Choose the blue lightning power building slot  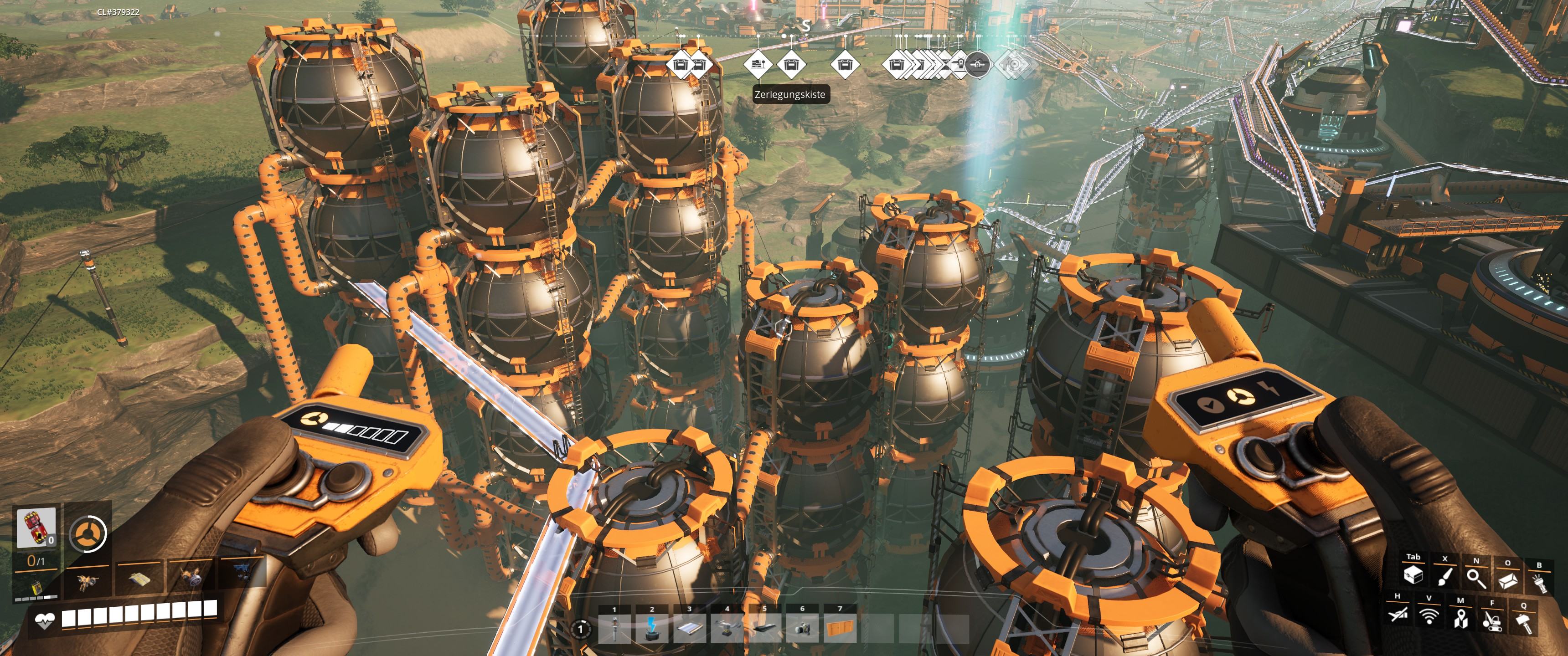click(652, 629)
